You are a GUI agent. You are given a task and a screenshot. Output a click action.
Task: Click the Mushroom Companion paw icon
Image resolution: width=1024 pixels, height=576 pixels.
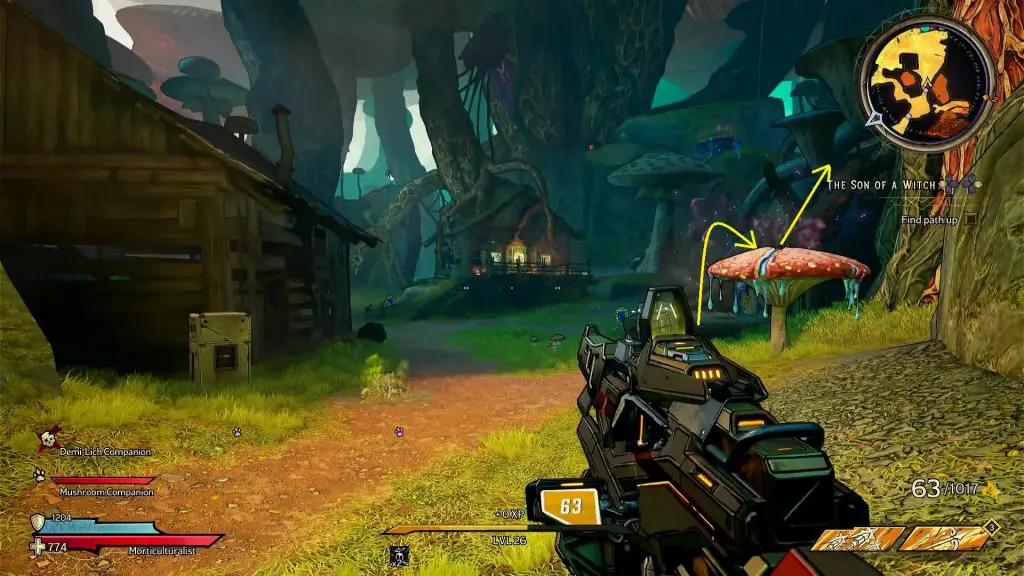(x=39, y=475)
